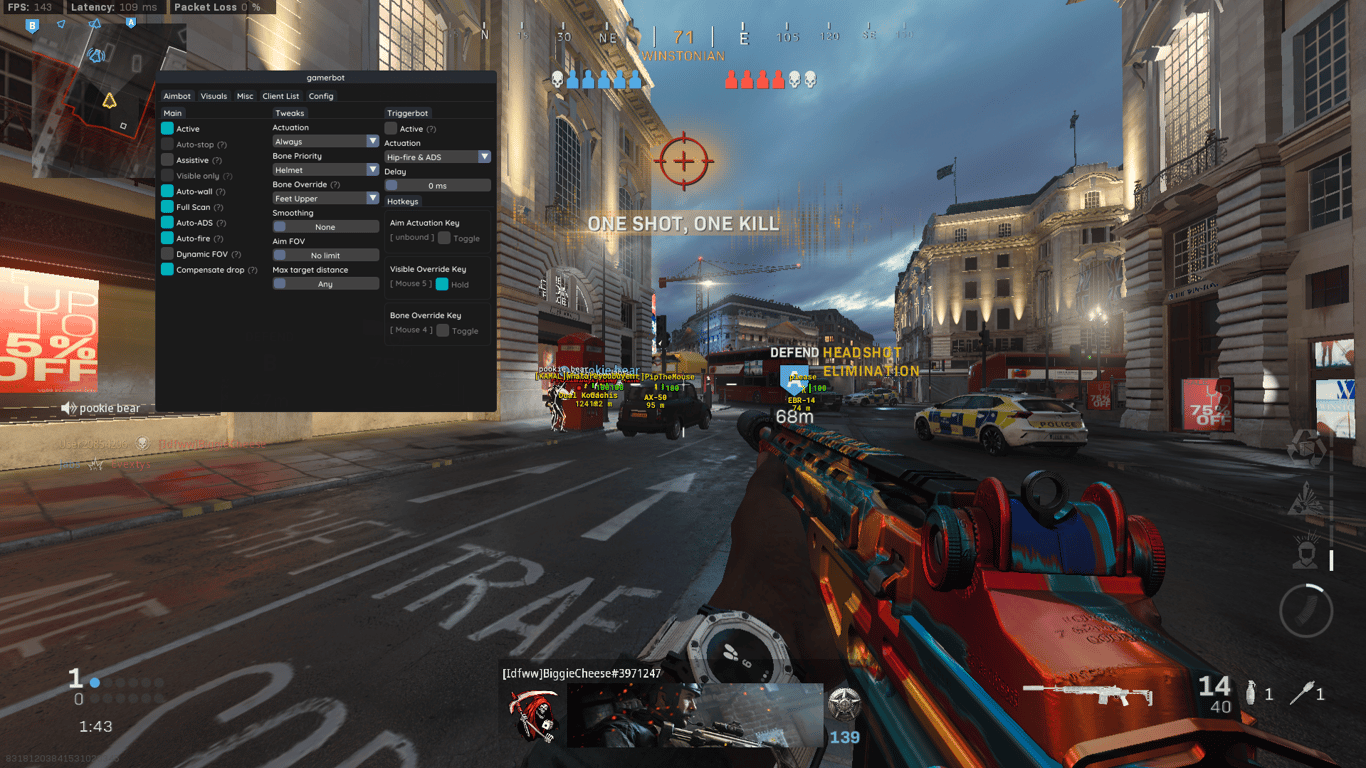Enable the Triggerbot Active checkbox

point(392,128)
